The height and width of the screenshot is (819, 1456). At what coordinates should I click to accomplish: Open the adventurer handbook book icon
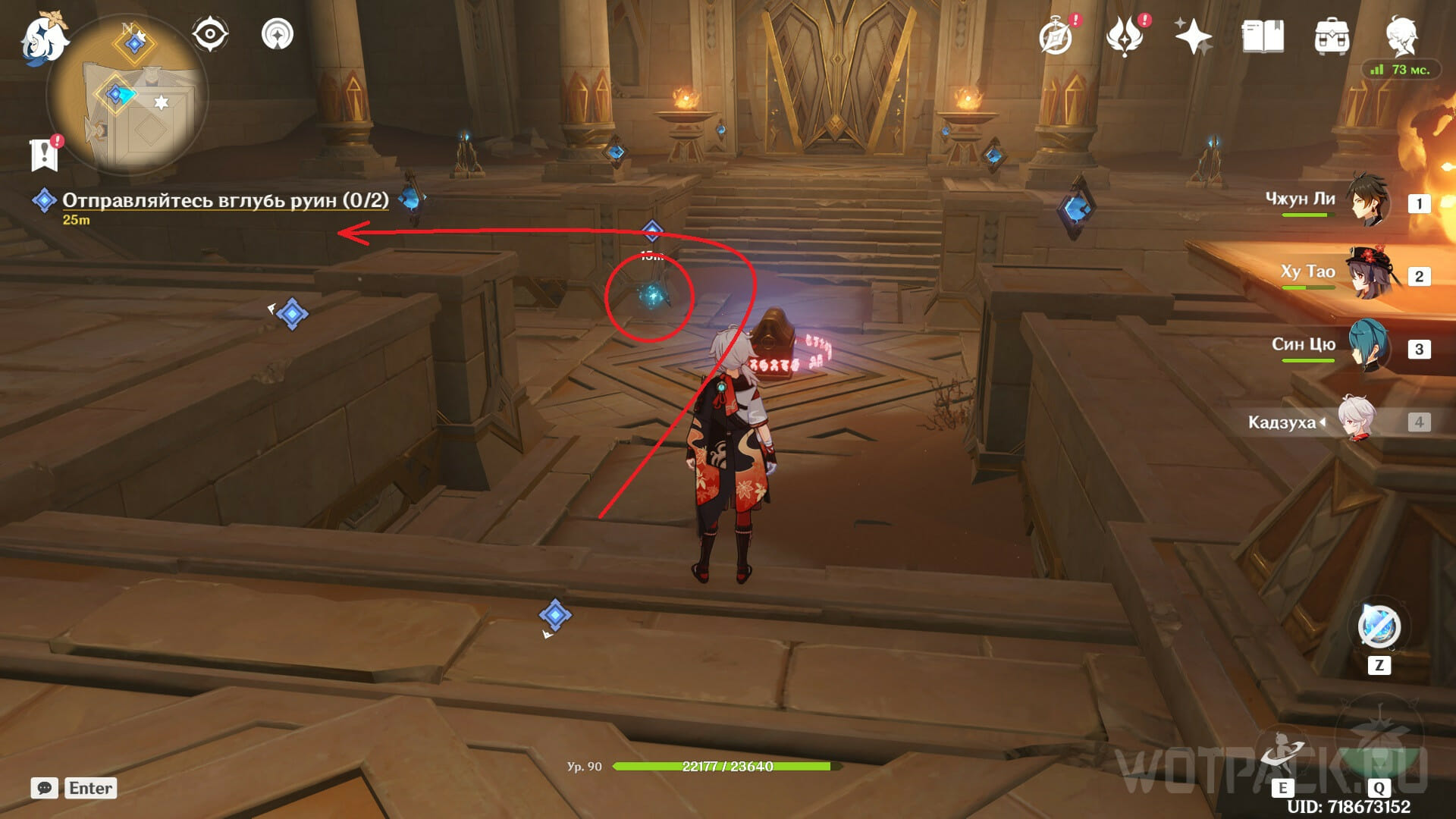(x=1263, y=36)
